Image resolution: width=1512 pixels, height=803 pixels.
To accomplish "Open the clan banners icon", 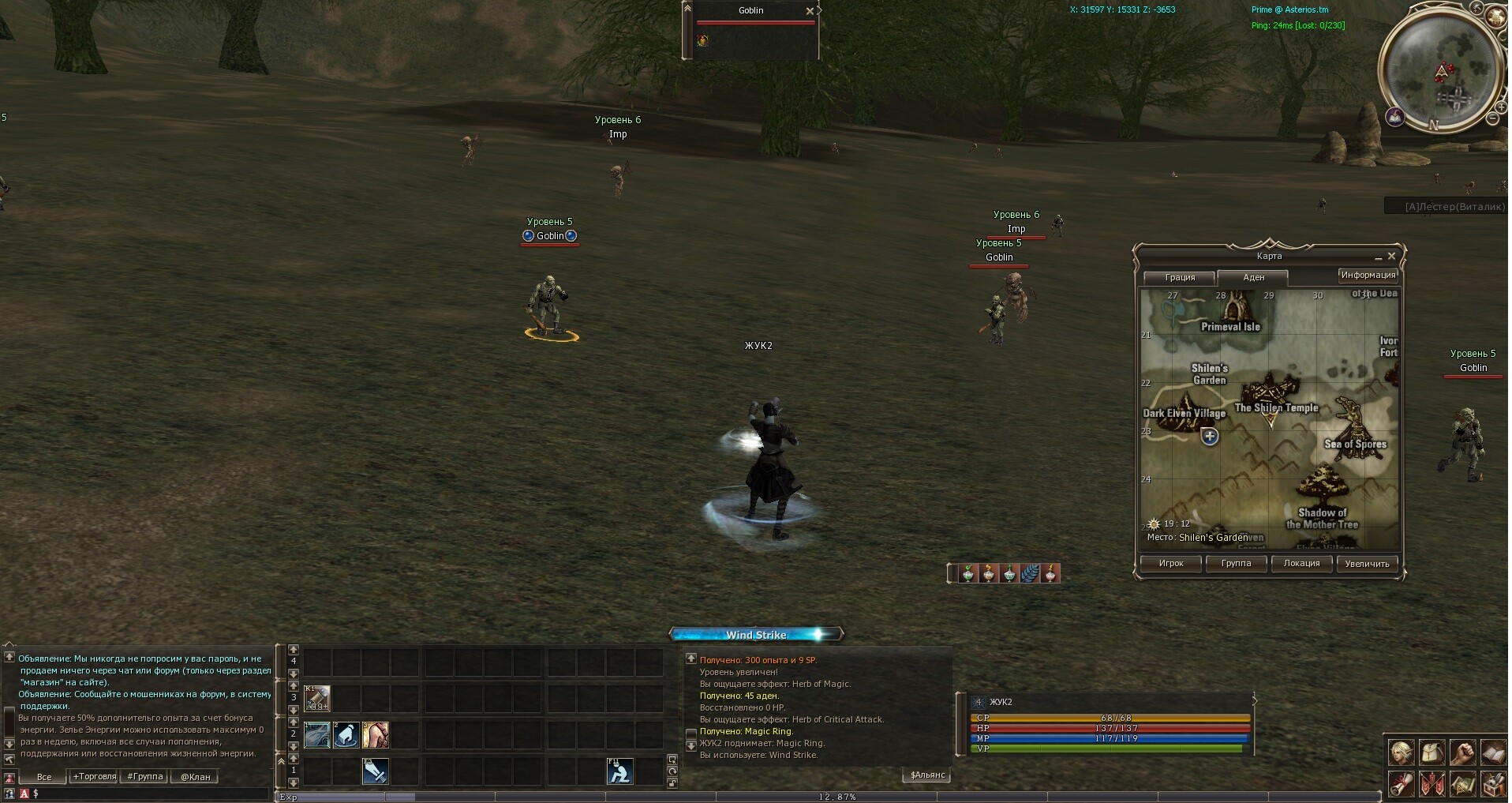I will (1432, 785).
